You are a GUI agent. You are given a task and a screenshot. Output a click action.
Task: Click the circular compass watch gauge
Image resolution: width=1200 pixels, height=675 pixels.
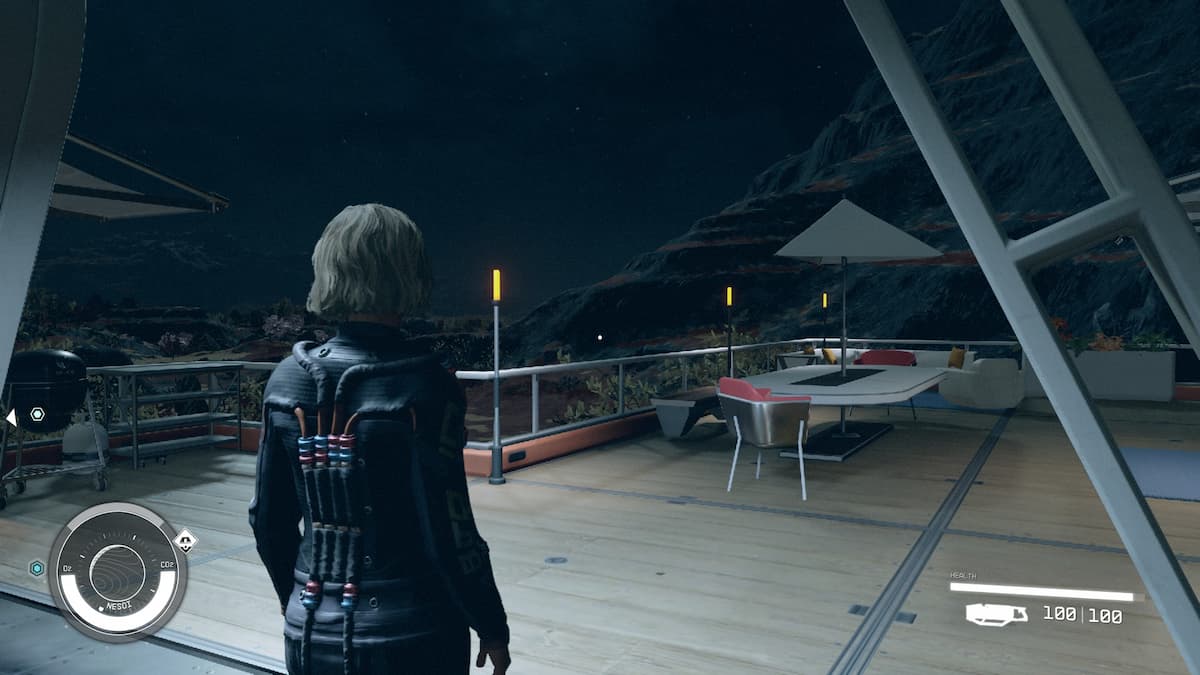(117, 571)
